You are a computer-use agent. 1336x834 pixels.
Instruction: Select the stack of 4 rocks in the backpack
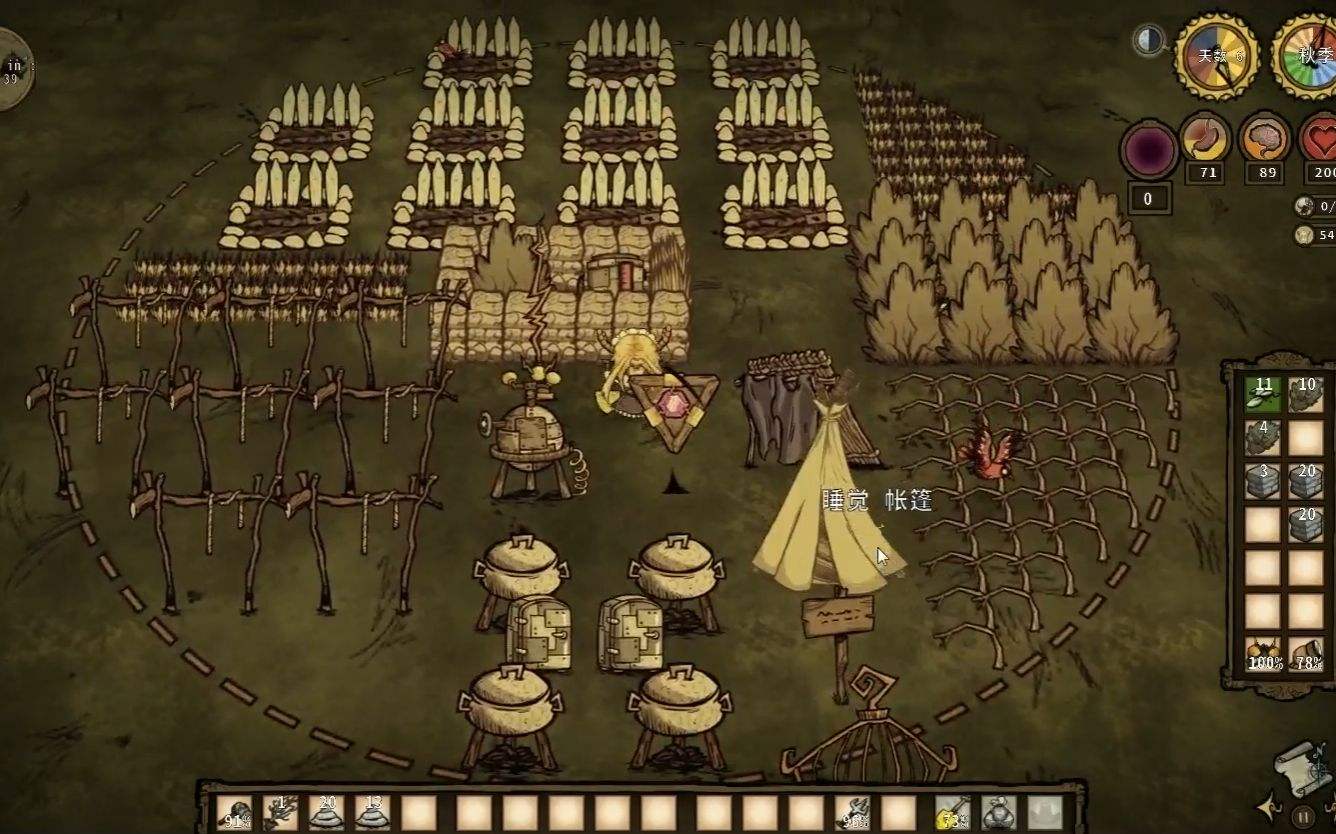pos(1263,437)
